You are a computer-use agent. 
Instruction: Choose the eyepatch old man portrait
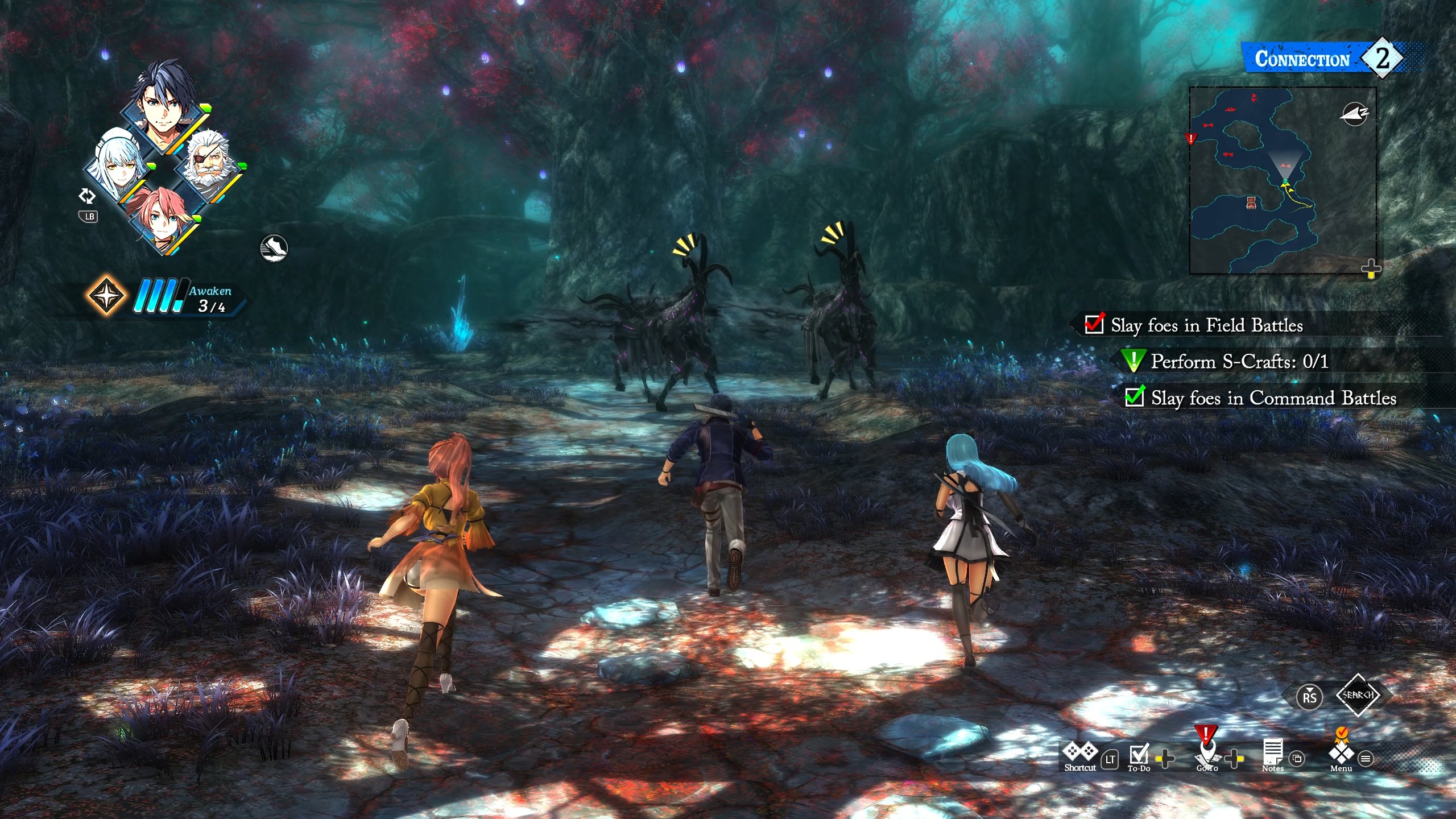tap(209, 162)
